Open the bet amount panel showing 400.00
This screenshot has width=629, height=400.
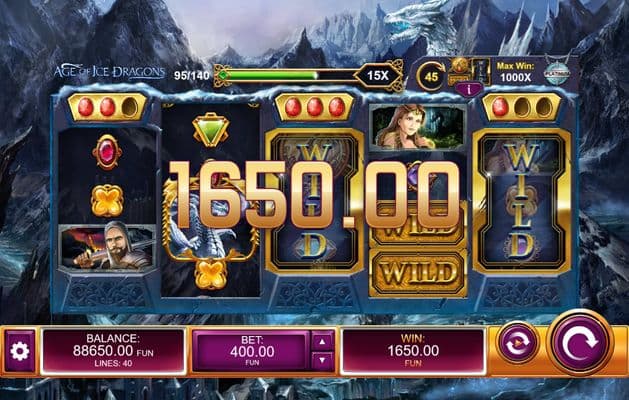click(x=250, y=351)
